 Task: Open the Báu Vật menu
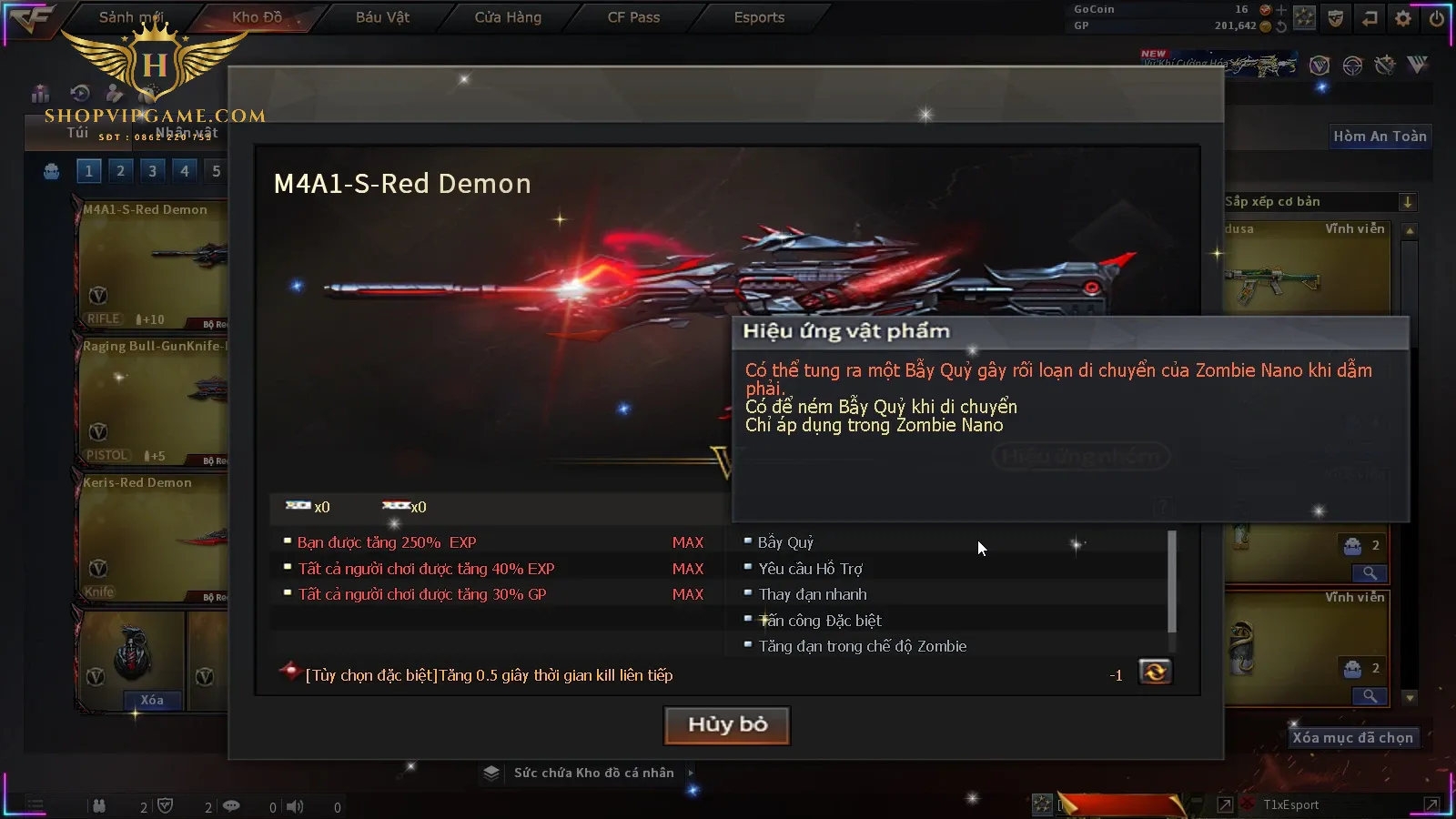[382, 17]
